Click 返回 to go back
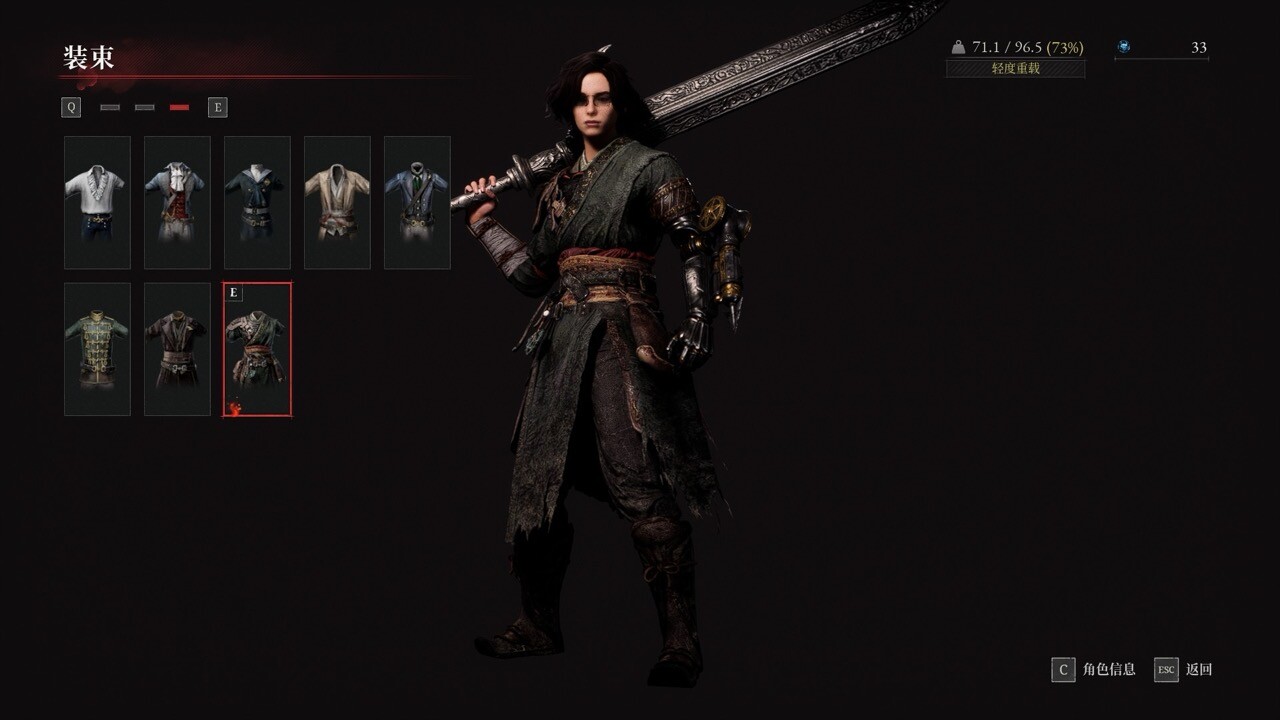The image size is (1280, 720). (x=1184, y=669)
